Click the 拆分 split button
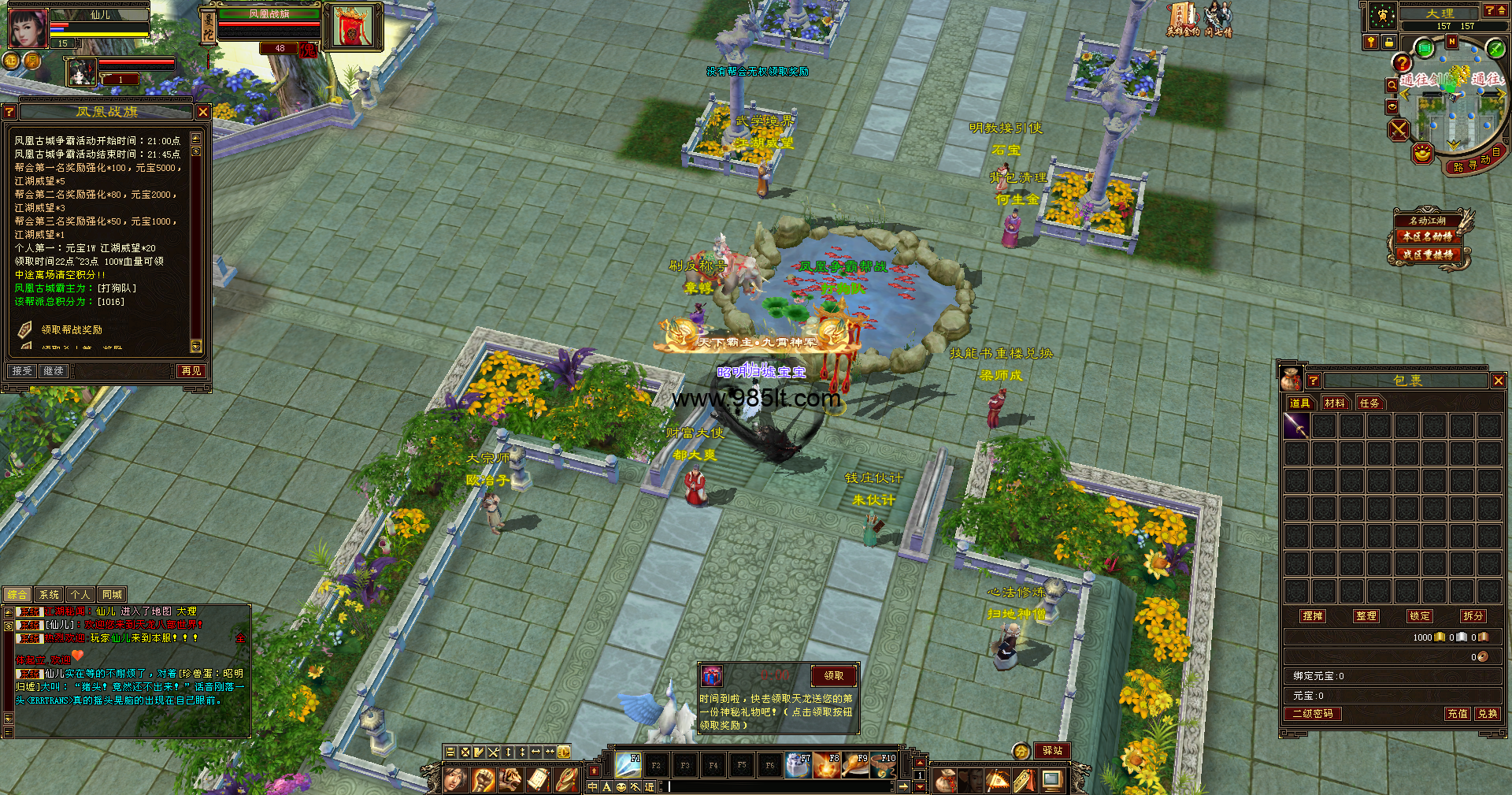The width and height of the screenshot is (1512, 795). [x=1473, y=616]
